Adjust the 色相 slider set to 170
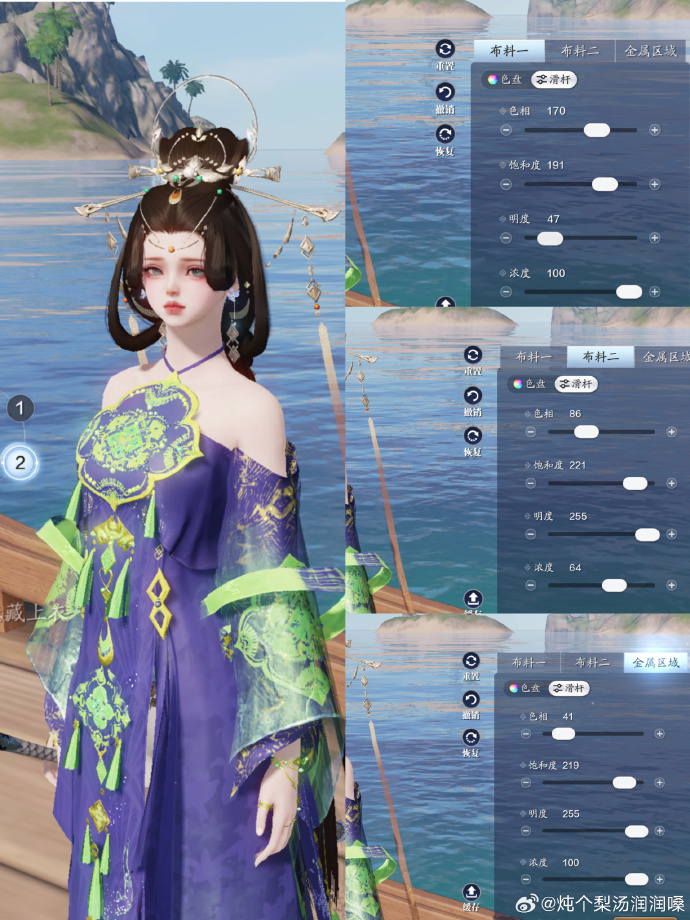Image resolution: width=690 pixels, height=920 pixels. (597, 130)
